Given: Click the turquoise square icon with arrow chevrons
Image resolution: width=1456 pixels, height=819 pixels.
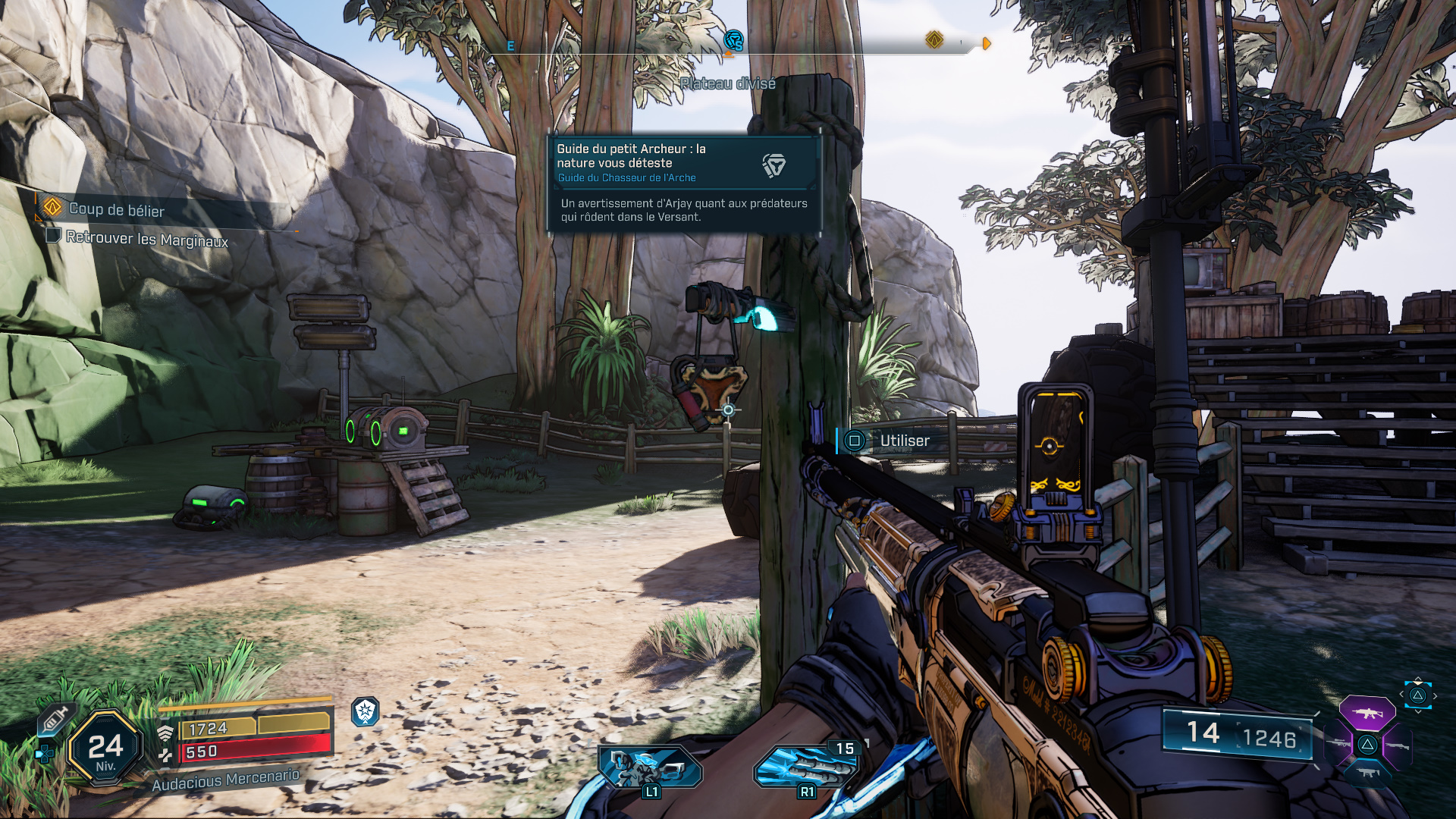Looking at the screenshot, I should (1417, 695).
